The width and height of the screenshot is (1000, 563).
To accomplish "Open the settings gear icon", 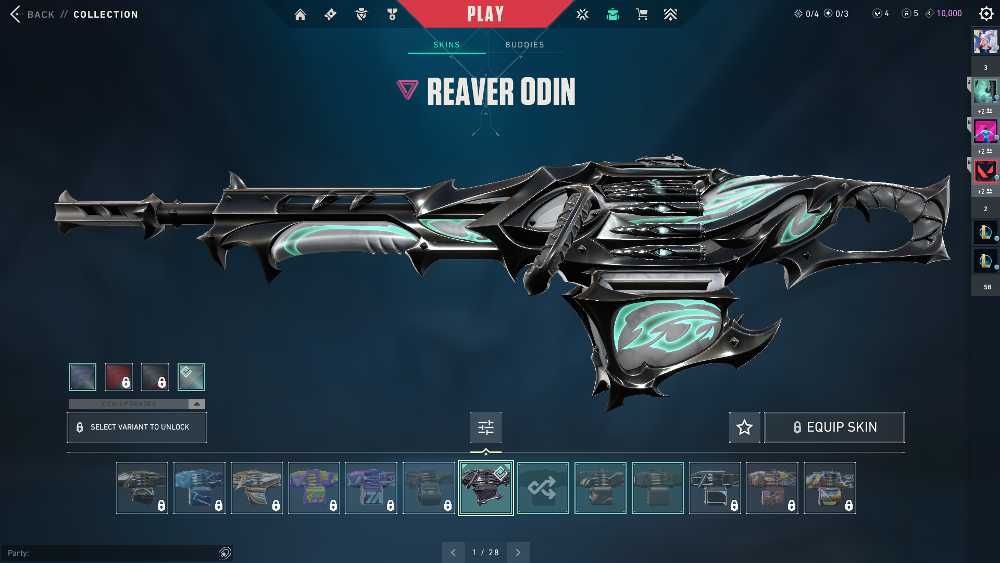I will point(985,14).
